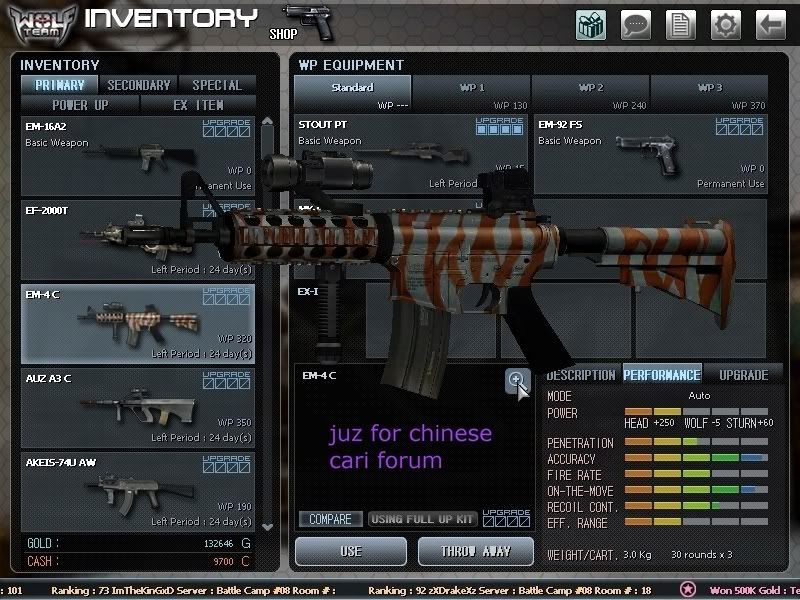Choose the AUZ A3 C rifle
800x600 pixels.
click(138, 407)
